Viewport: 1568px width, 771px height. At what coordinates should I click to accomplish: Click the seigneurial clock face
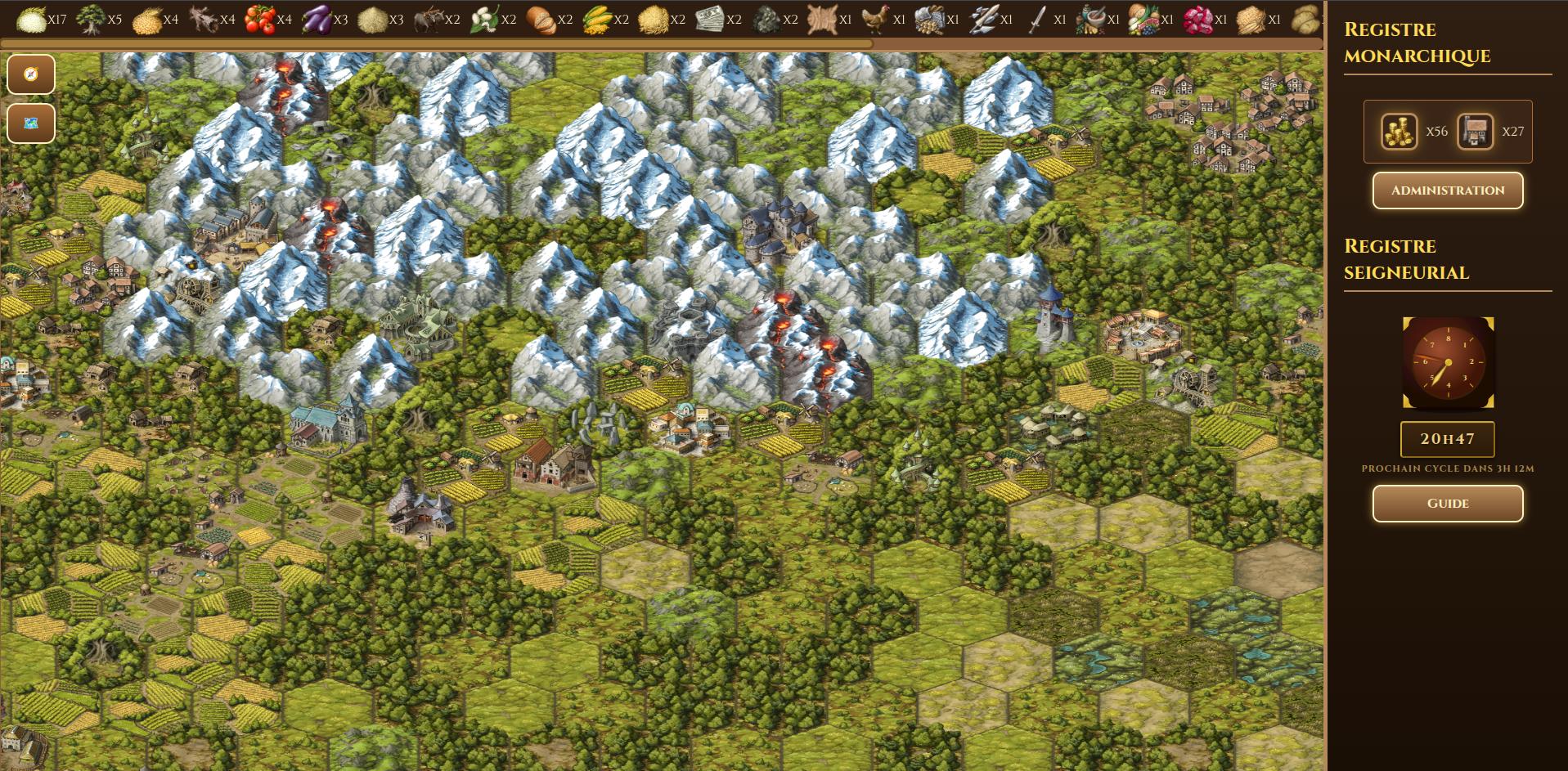1448,362
